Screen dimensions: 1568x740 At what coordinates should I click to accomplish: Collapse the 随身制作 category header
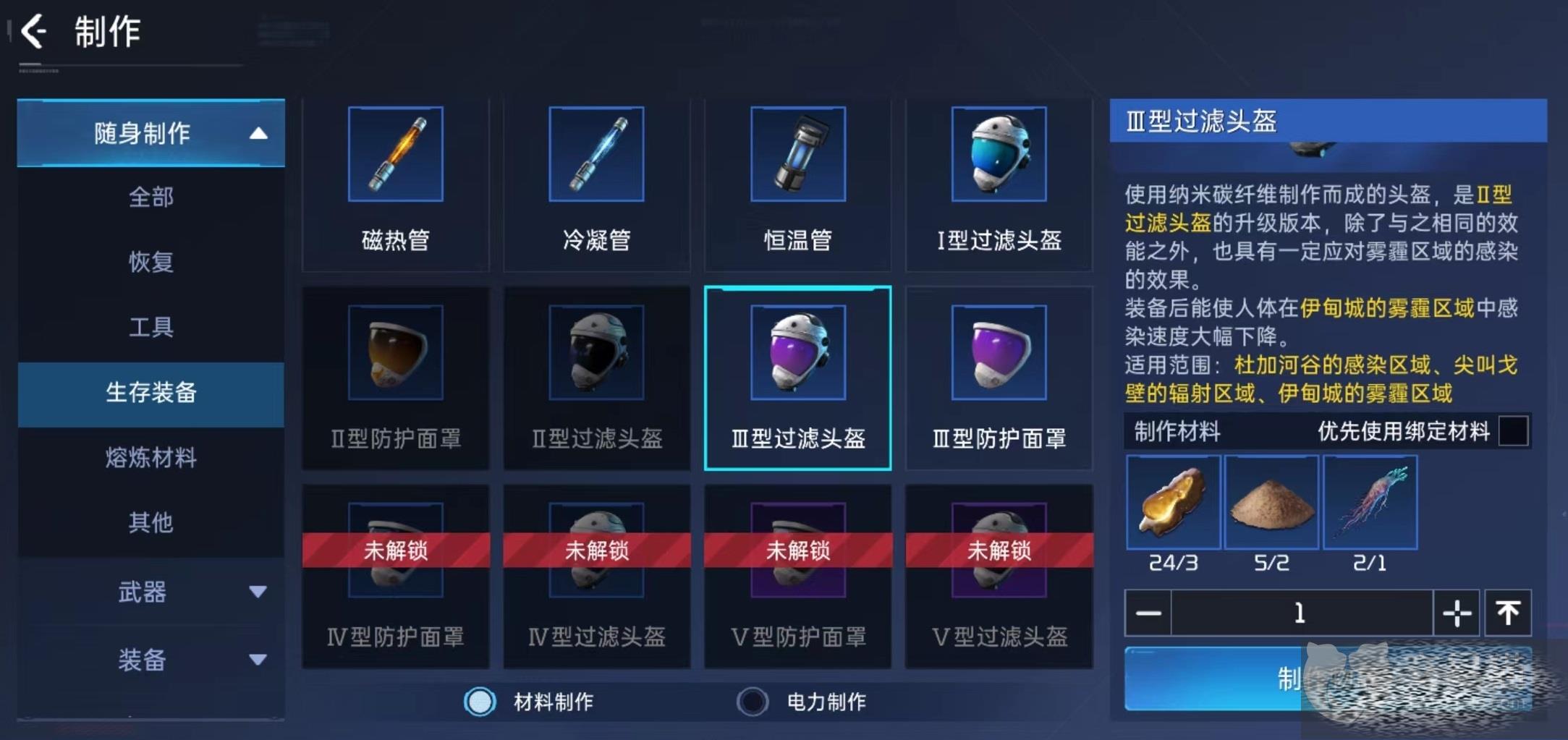tap(151, 133)
